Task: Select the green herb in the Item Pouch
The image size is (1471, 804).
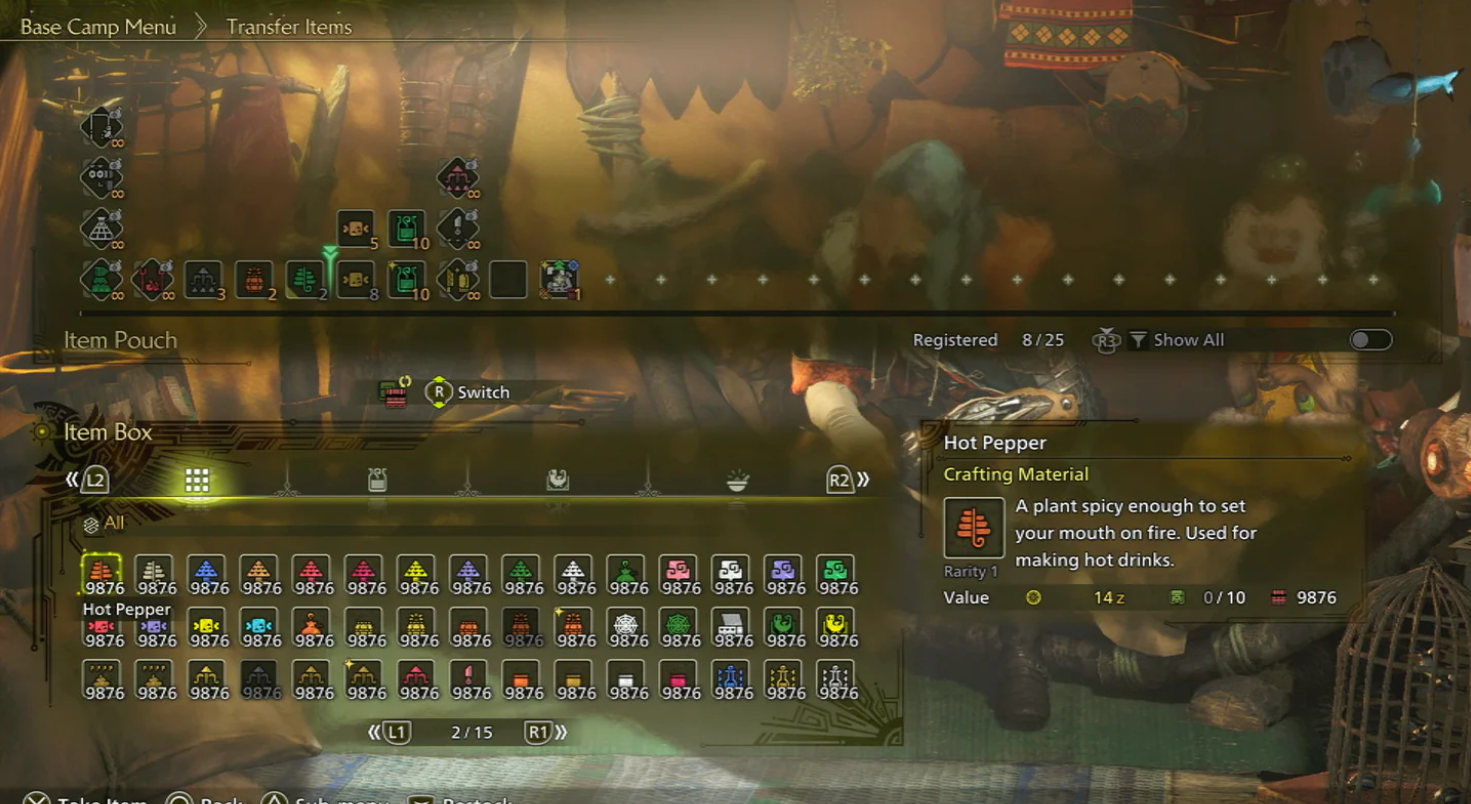Action: 304,280
